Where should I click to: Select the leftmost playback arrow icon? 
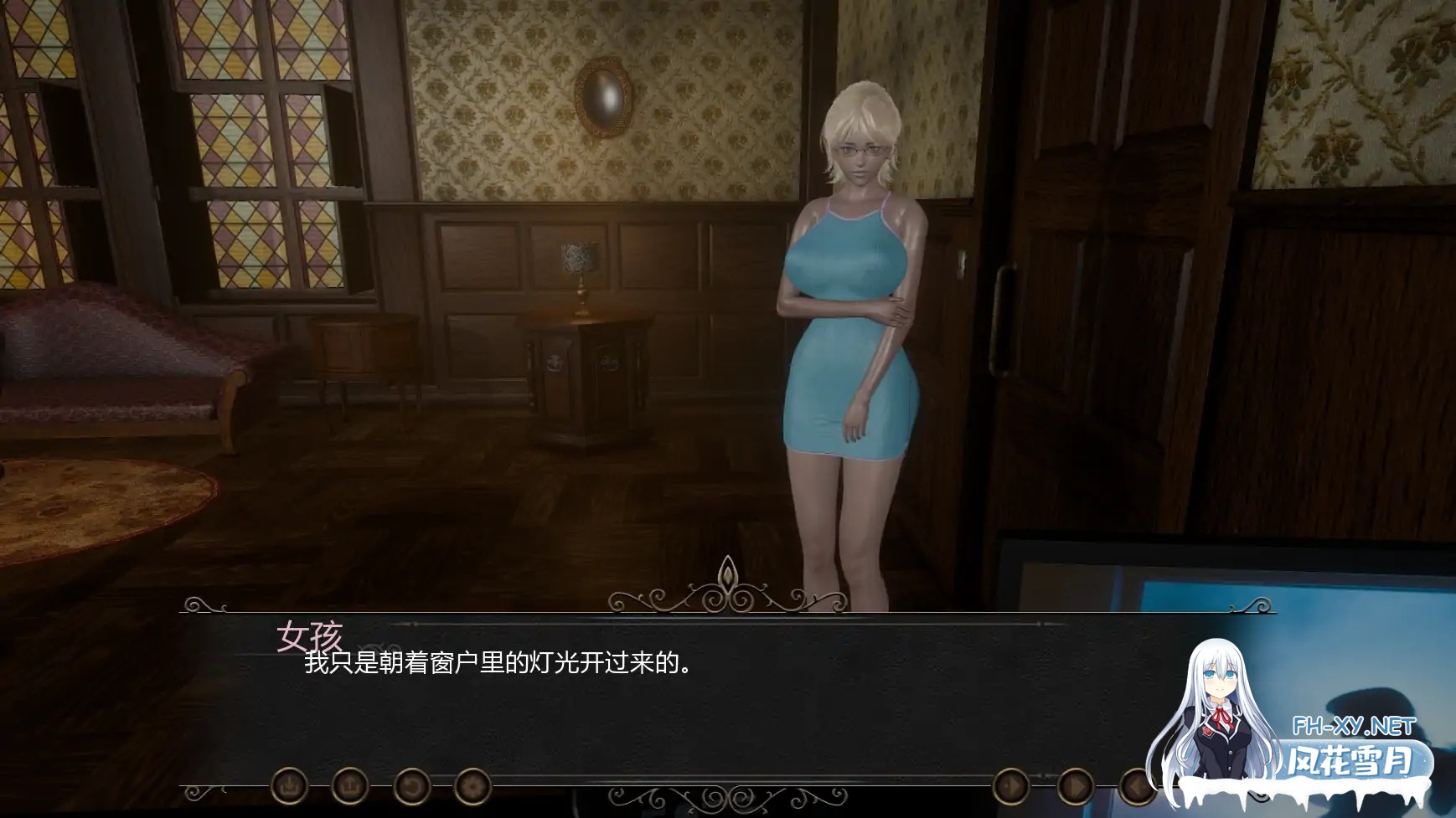click(1010, 785)
